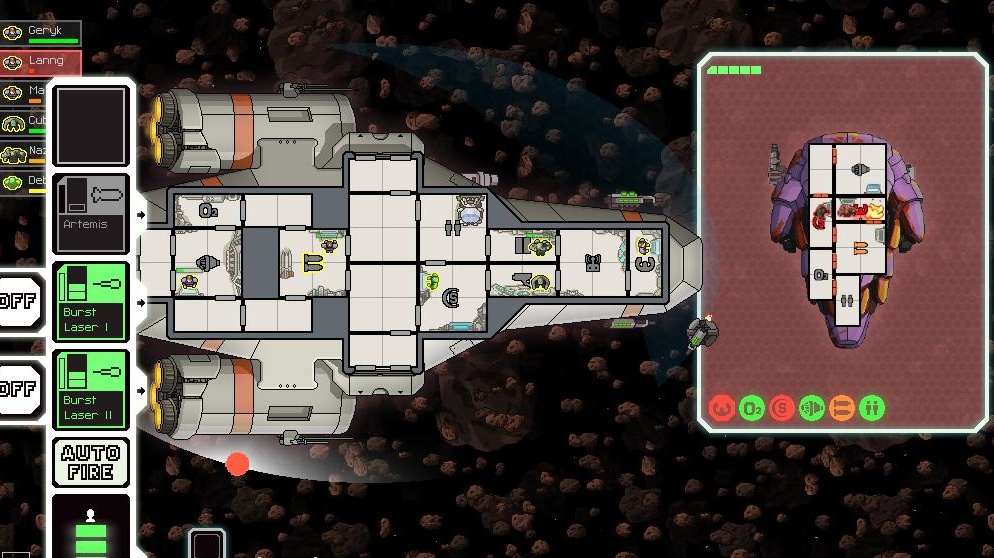Select crew member Geryk
Viewport: 994px width, 558px height.
coord(40,33)
